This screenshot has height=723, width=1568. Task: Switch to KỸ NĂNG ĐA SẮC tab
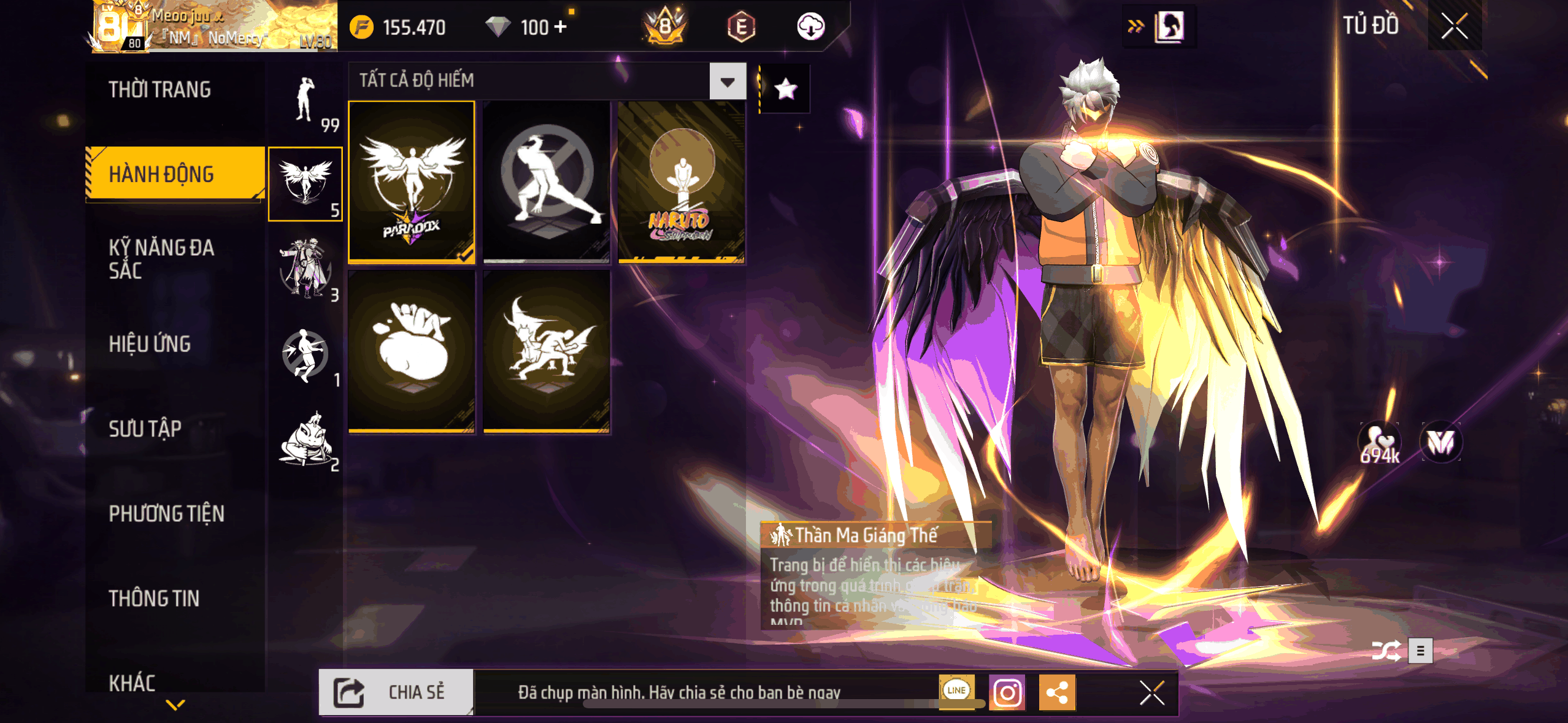coord(161,259)
